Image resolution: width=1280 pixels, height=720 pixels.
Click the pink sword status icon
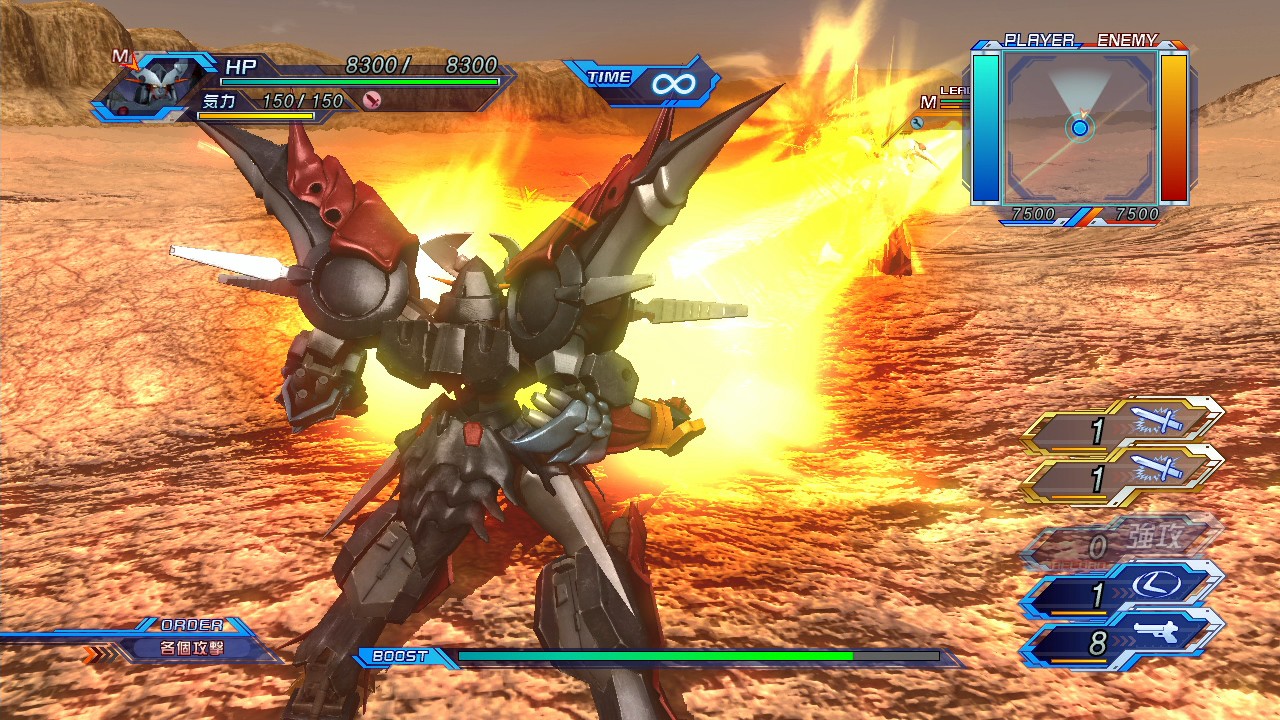pos(372,100)
